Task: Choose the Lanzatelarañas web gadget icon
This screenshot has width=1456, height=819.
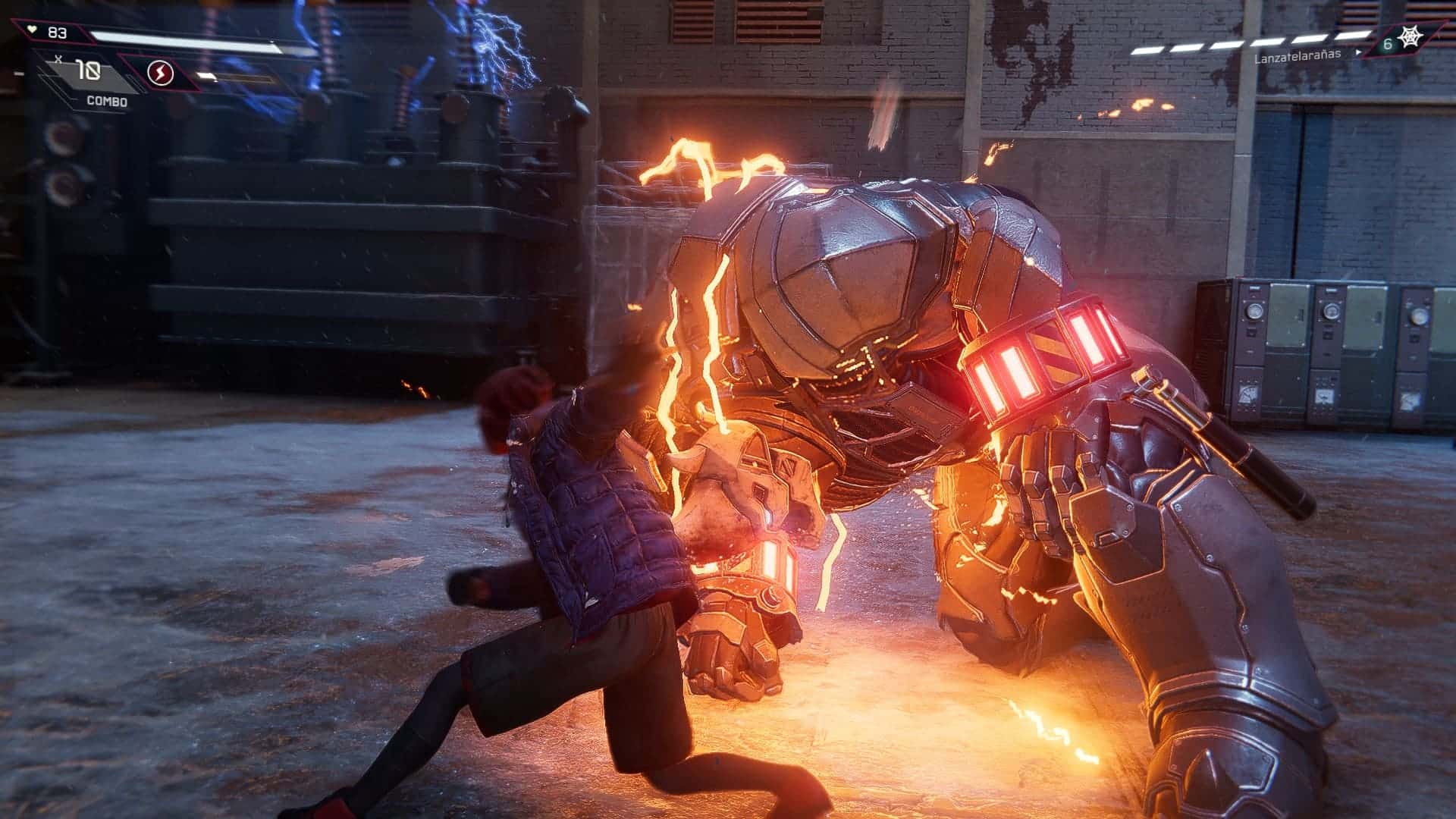Action: point(1410,40)
